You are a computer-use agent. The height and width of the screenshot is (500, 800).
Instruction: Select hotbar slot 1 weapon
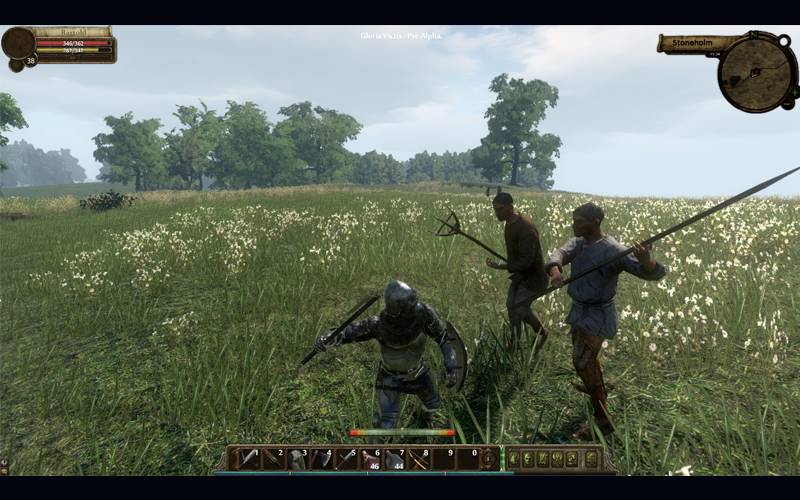pyautogui.click(x=246, y=458)
